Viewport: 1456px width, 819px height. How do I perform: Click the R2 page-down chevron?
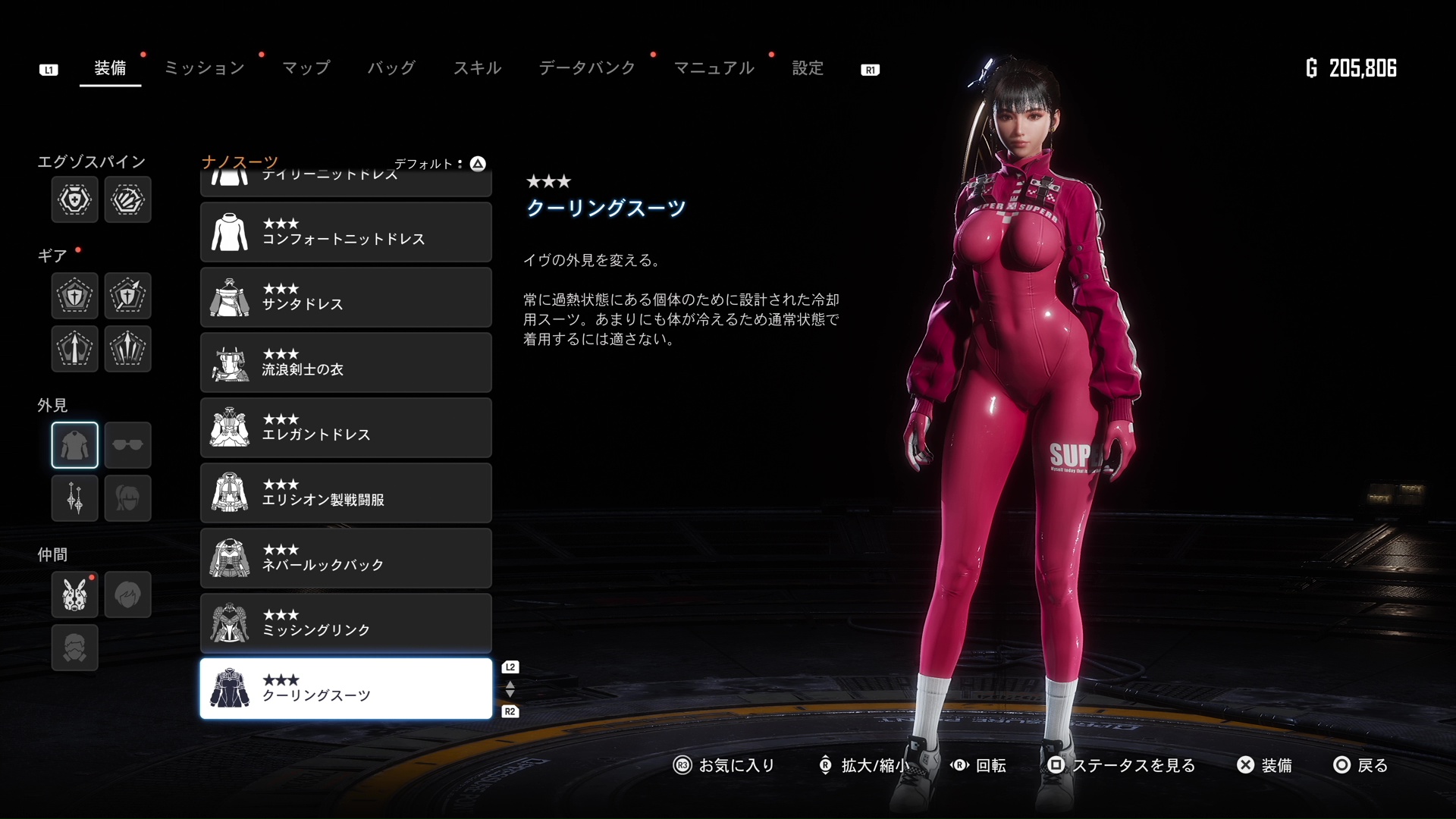click(510, 711)
